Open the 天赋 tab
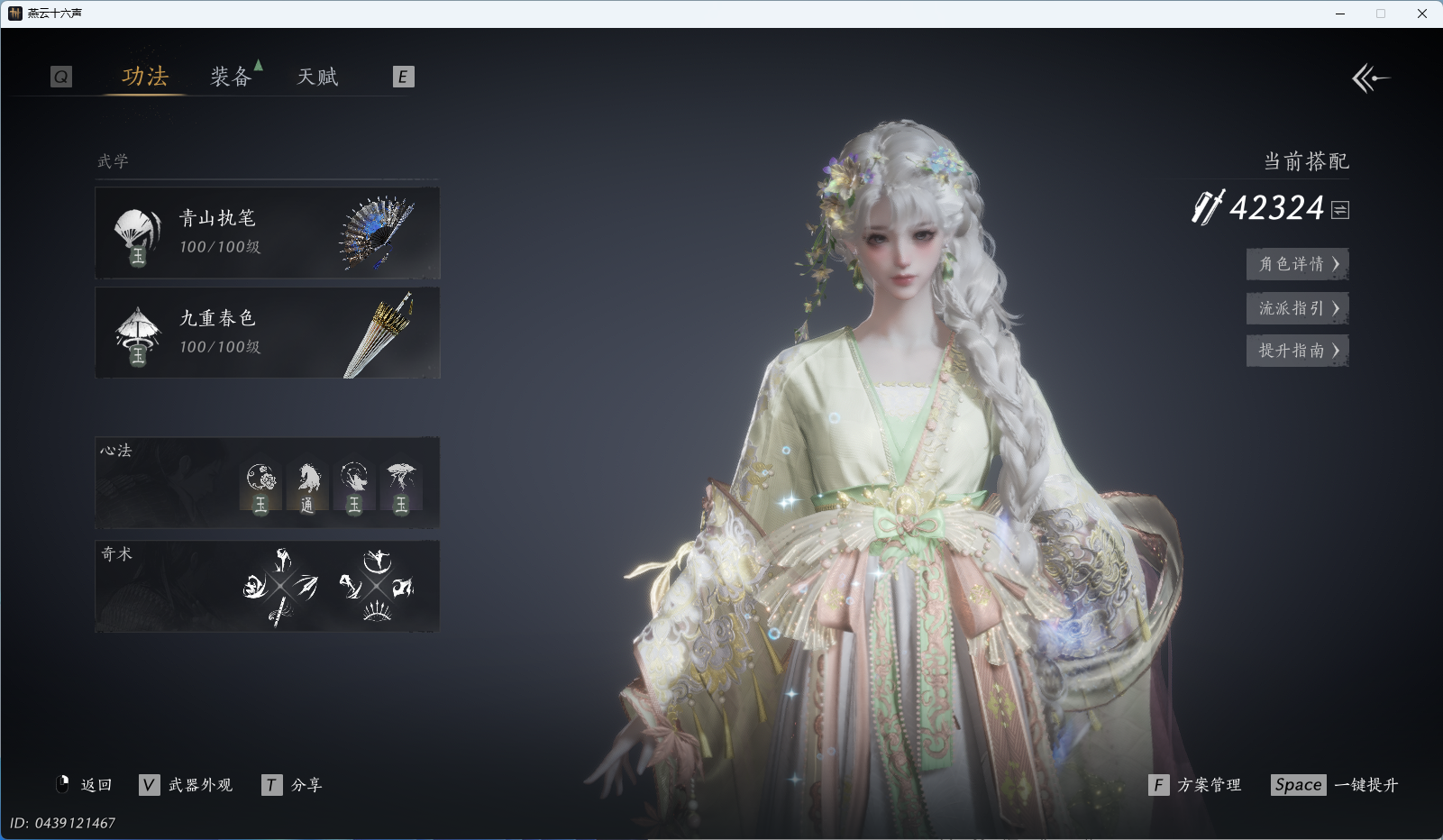The height and width of the screenshot is (840, 1443). coord(317,78)
